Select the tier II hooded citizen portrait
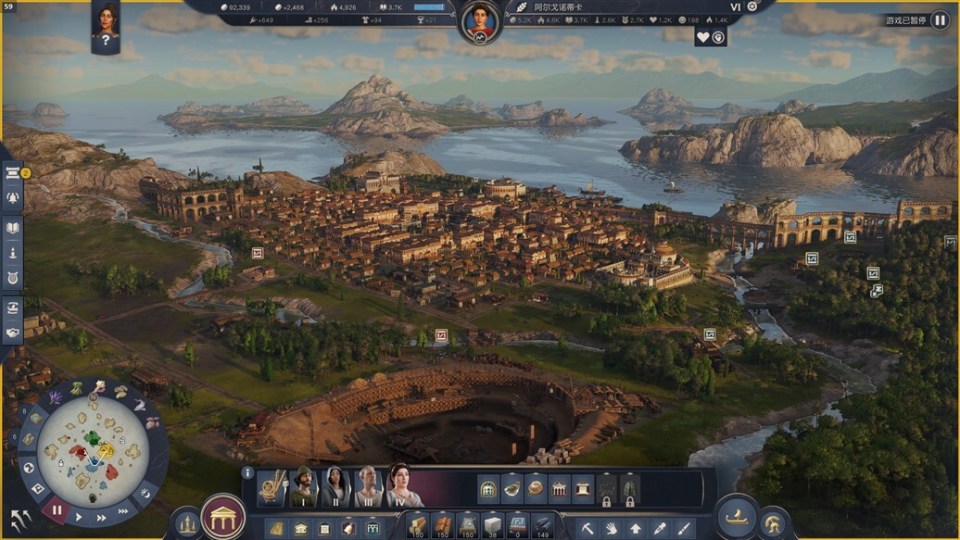960x540 pixels. 335,487
